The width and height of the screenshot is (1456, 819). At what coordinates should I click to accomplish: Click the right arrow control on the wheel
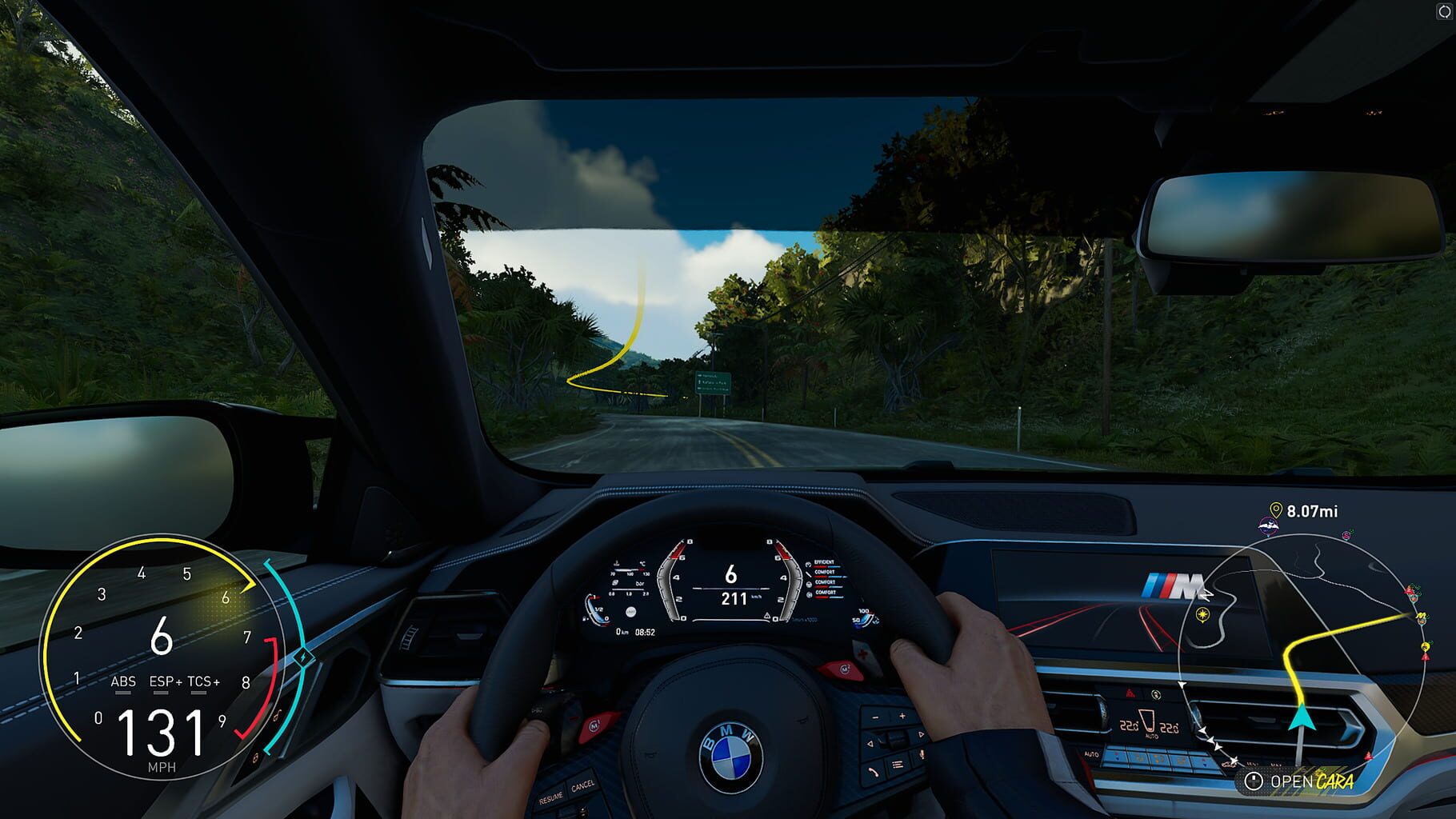[921, 733]
